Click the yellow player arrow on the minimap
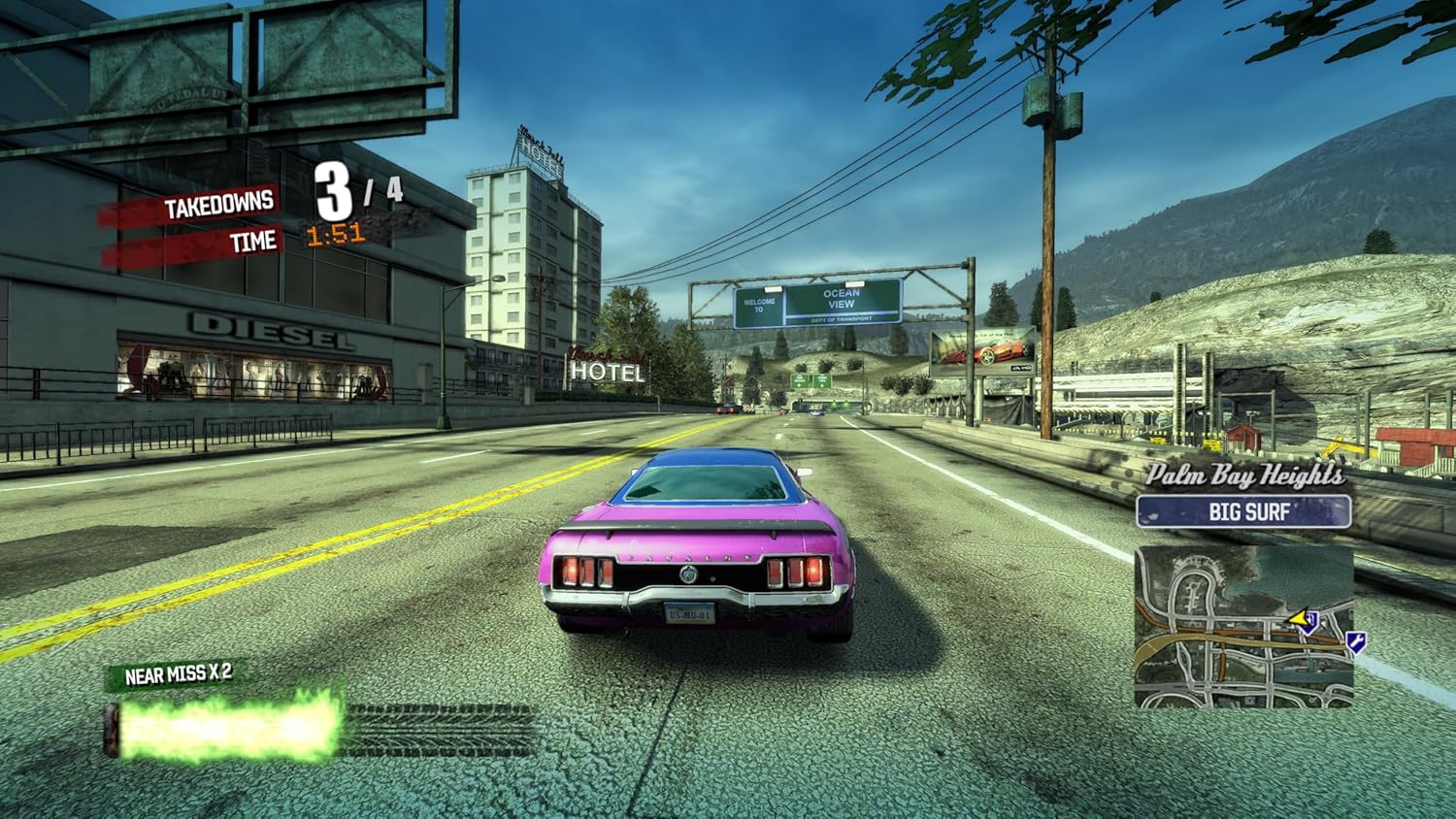The image size is (1456, 819). pos(1301,617)
